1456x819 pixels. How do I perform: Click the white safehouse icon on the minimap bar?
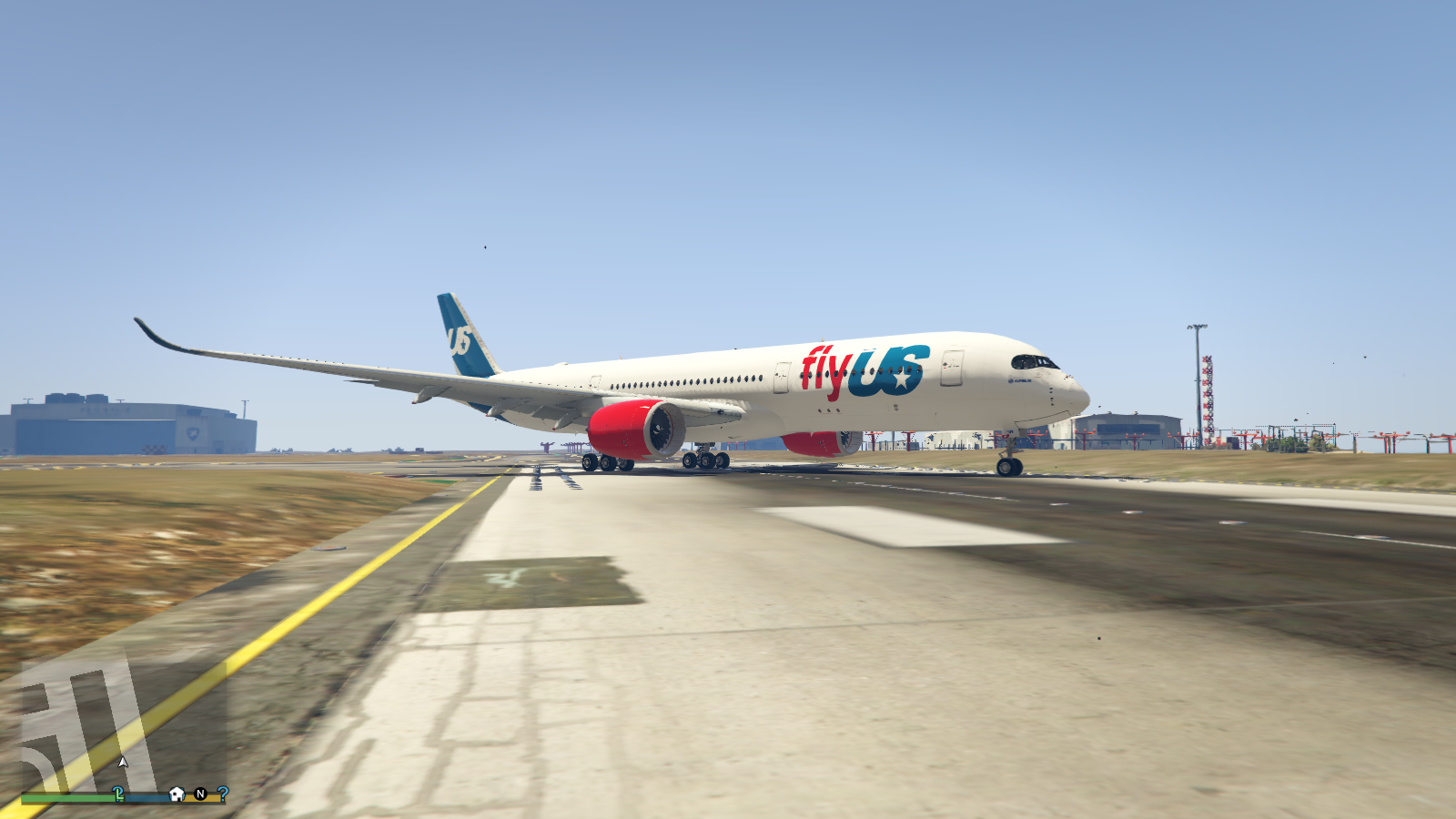[x=177, y=794]
